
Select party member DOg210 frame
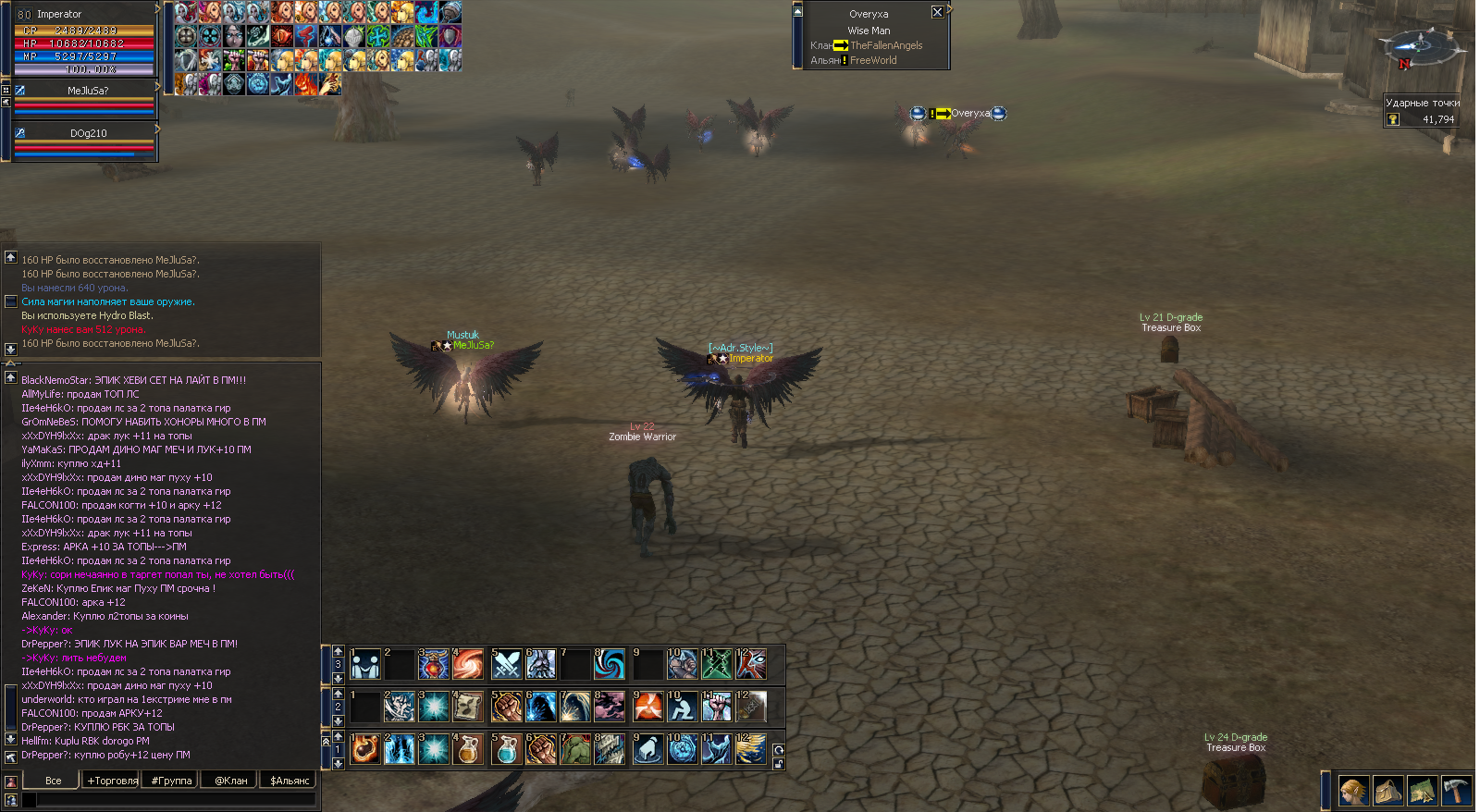pyautogui.click(x=87, y=141)
